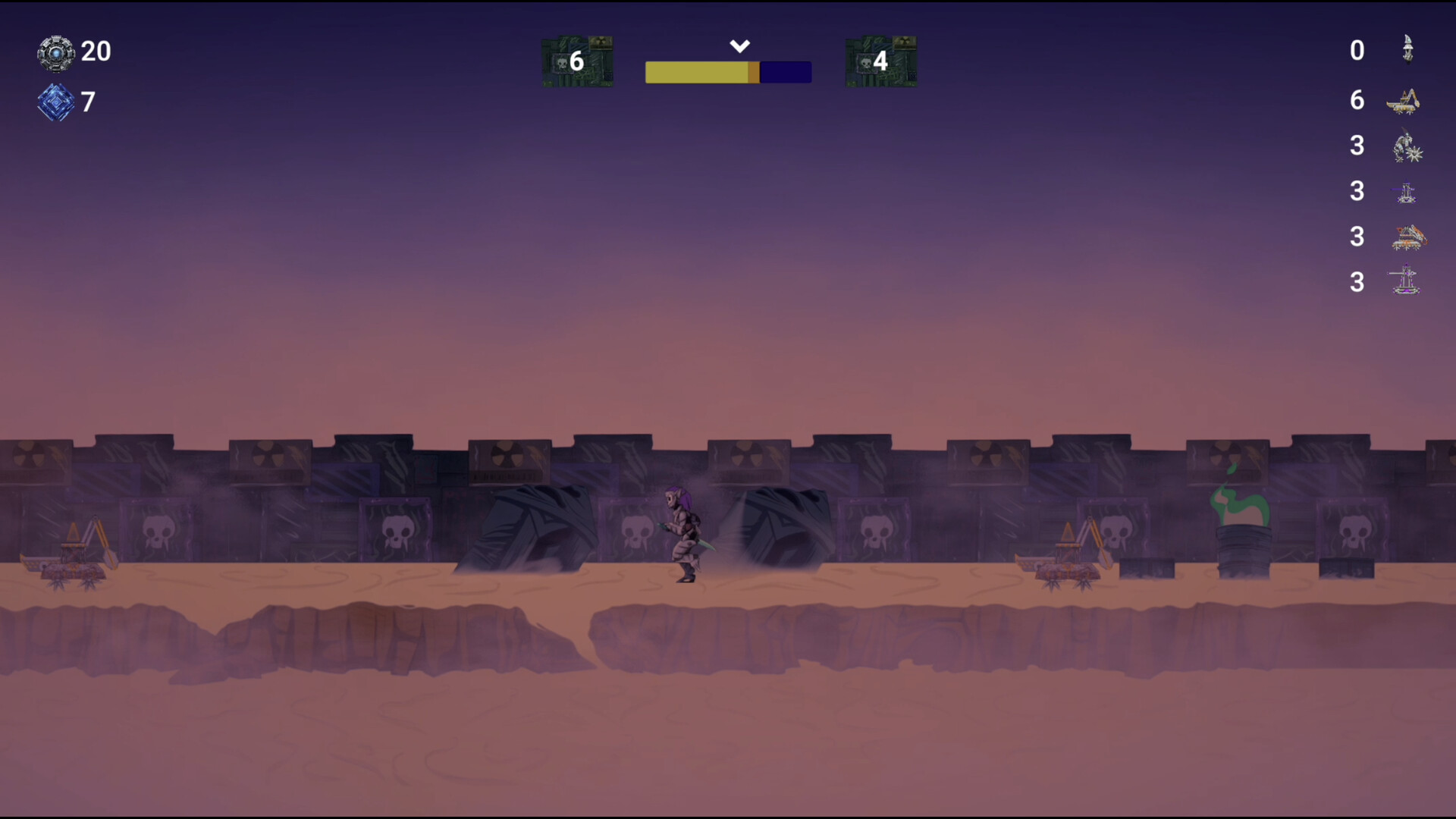The height and width of the screenshot is (819, 1456).
Task: Open the chevron arrow above the progress bar
Action: [739, 45]
